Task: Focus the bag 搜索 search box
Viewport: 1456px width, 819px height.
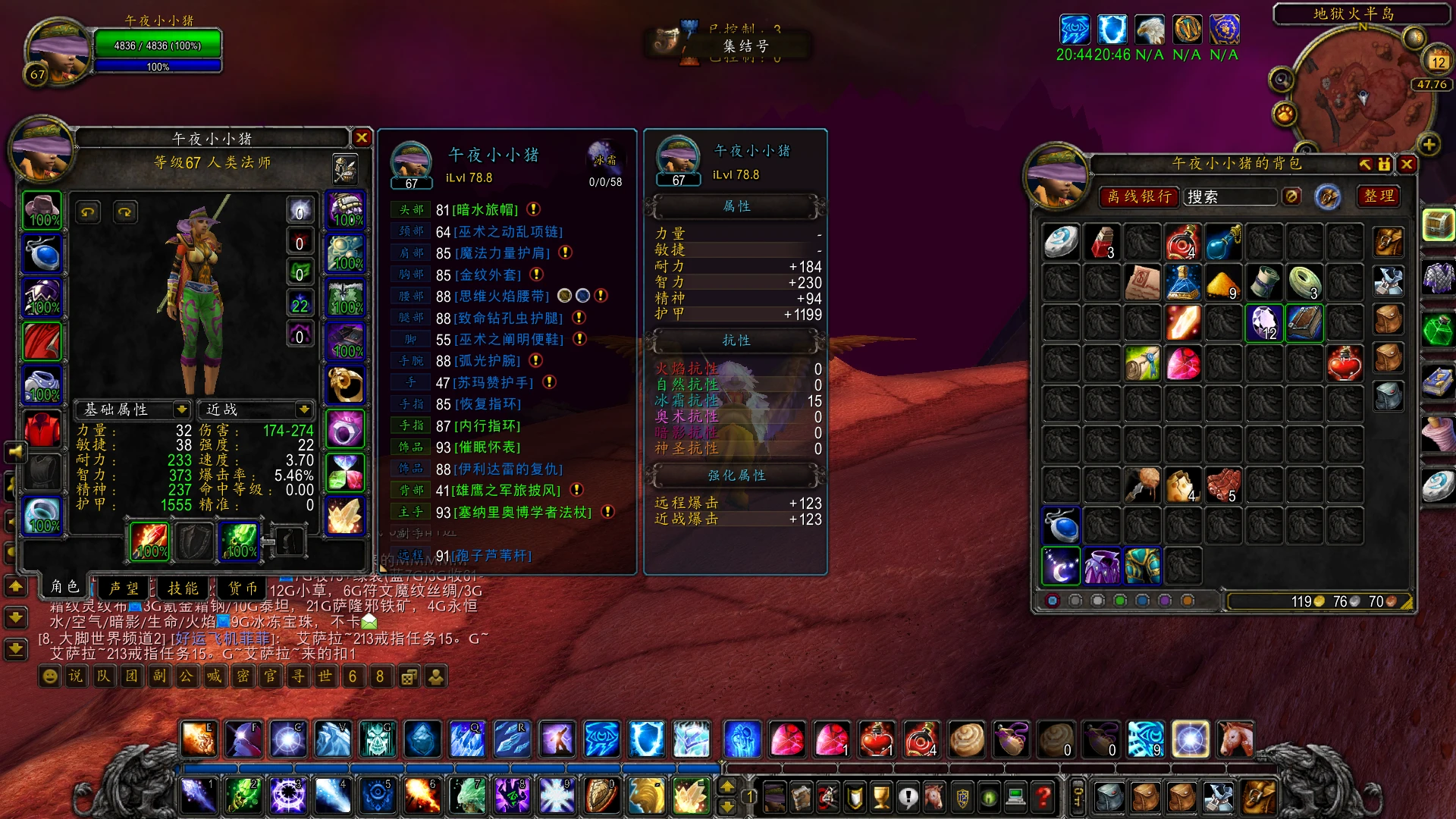Action: (1230, 196)
